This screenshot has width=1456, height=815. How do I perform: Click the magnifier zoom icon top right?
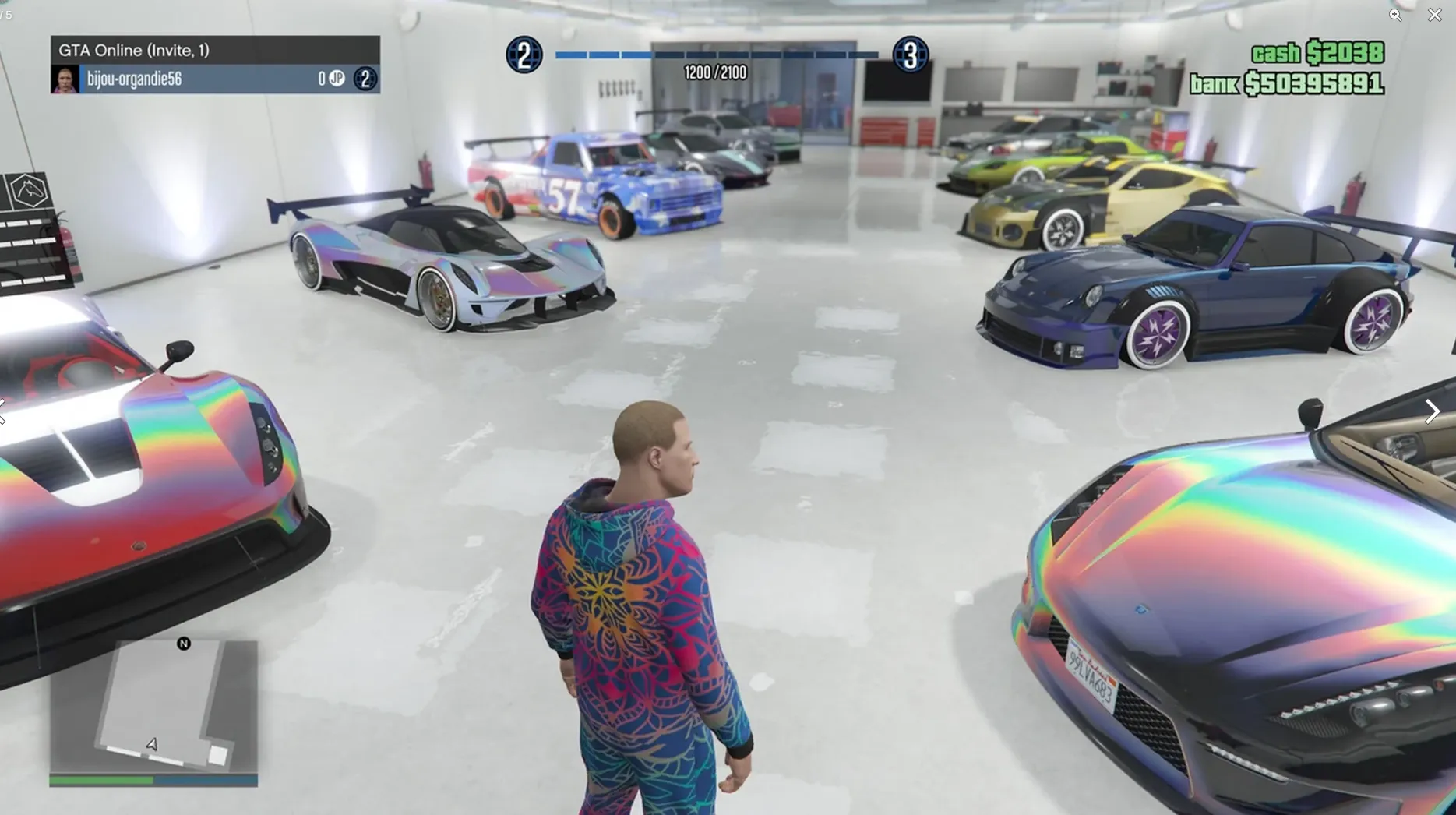[x=1396, y=16]
